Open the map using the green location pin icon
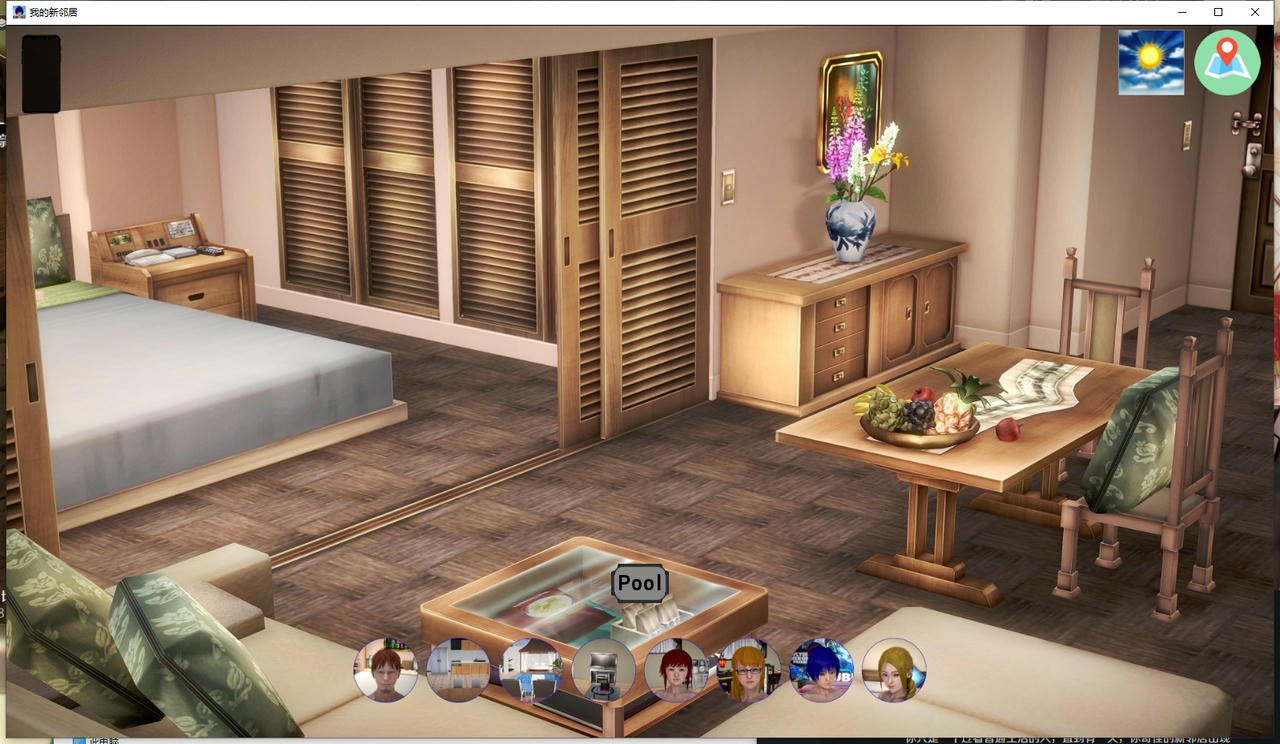1280x744 pixels. [1227, 61]
